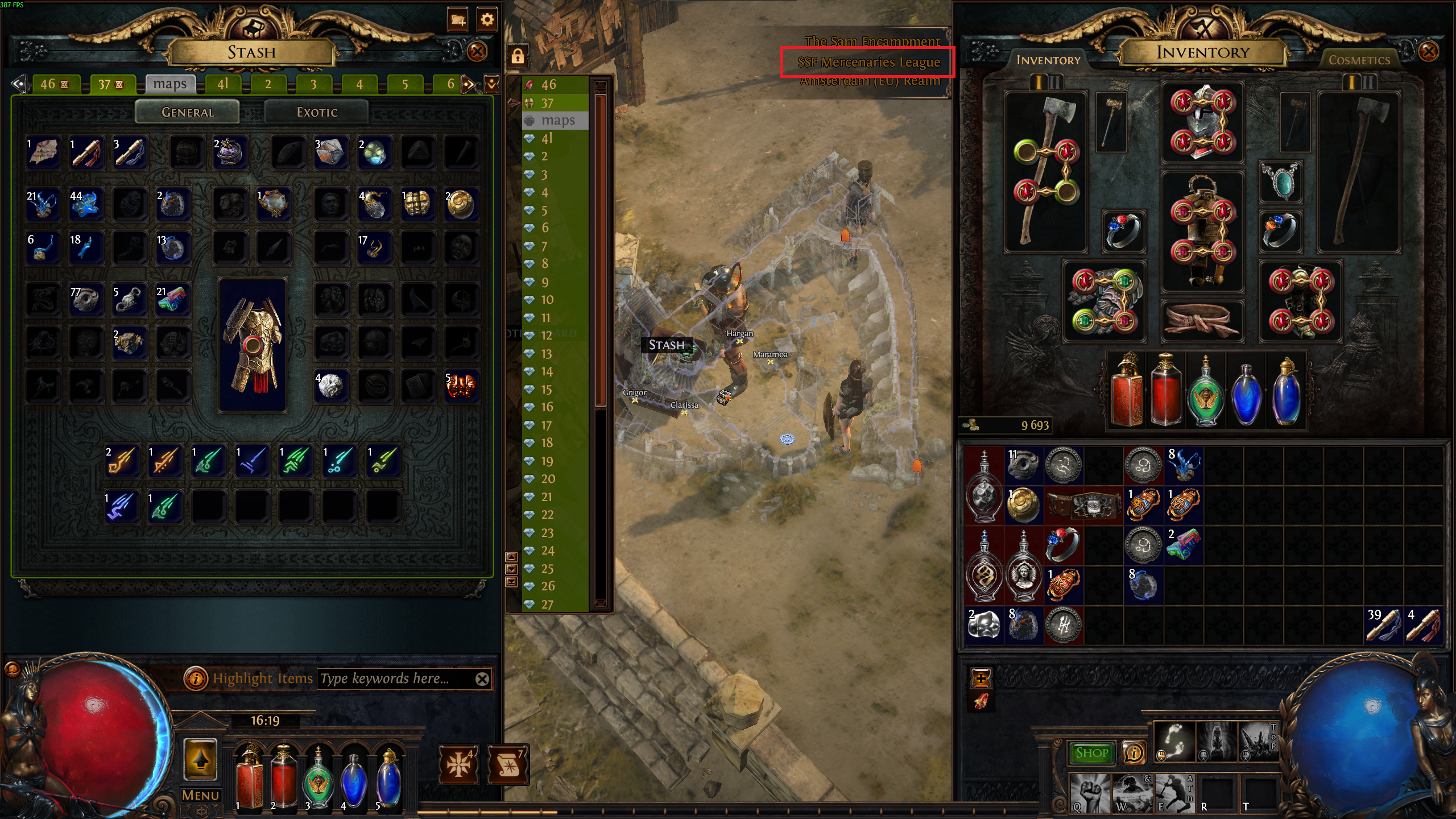The height and width of the screenshot is (819, 1456).
Task: Open the Shop button
Action: click(x=1091, y=753)
